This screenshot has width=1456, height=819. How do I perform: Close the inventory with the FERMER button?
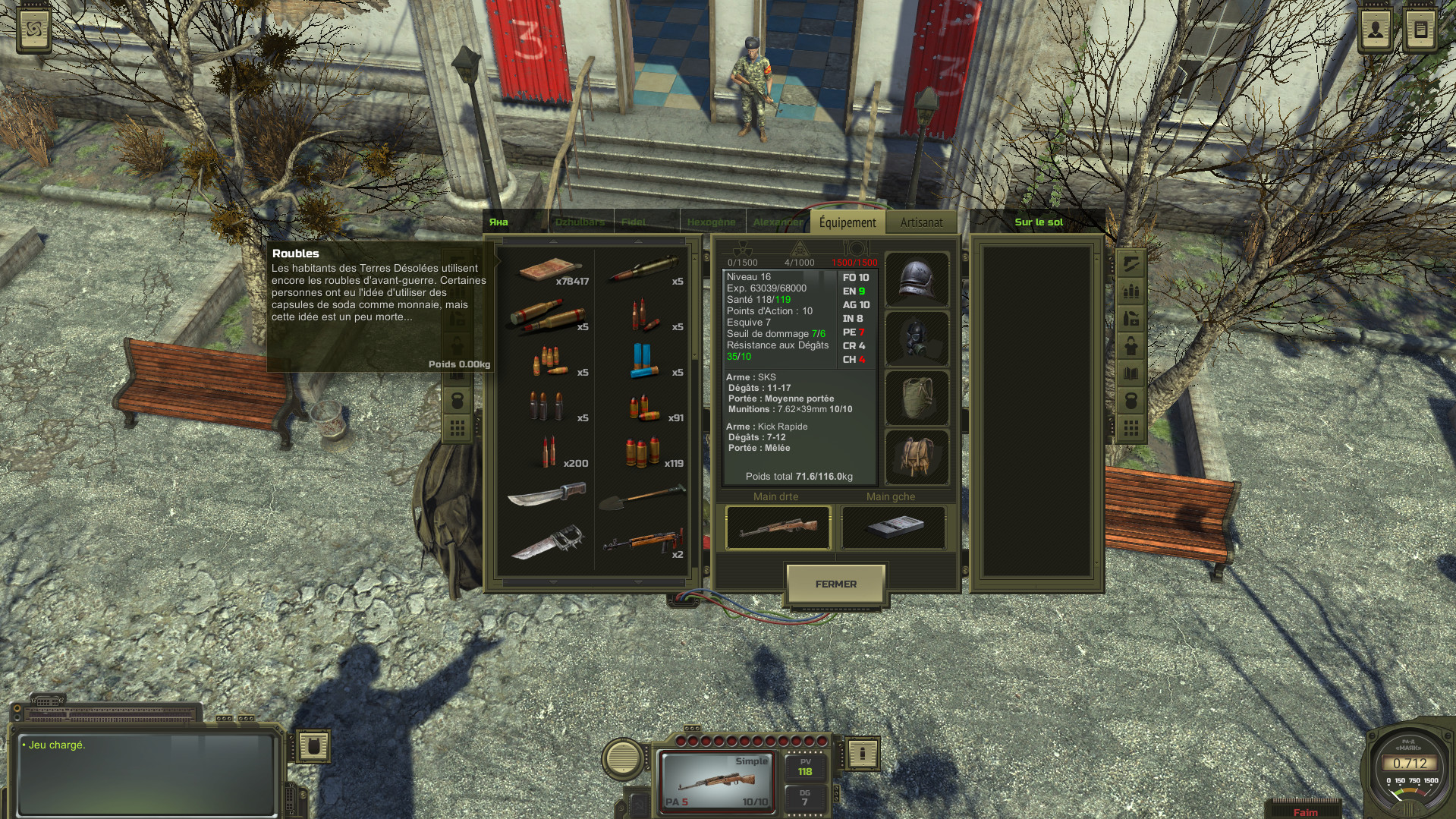[835, 584]
